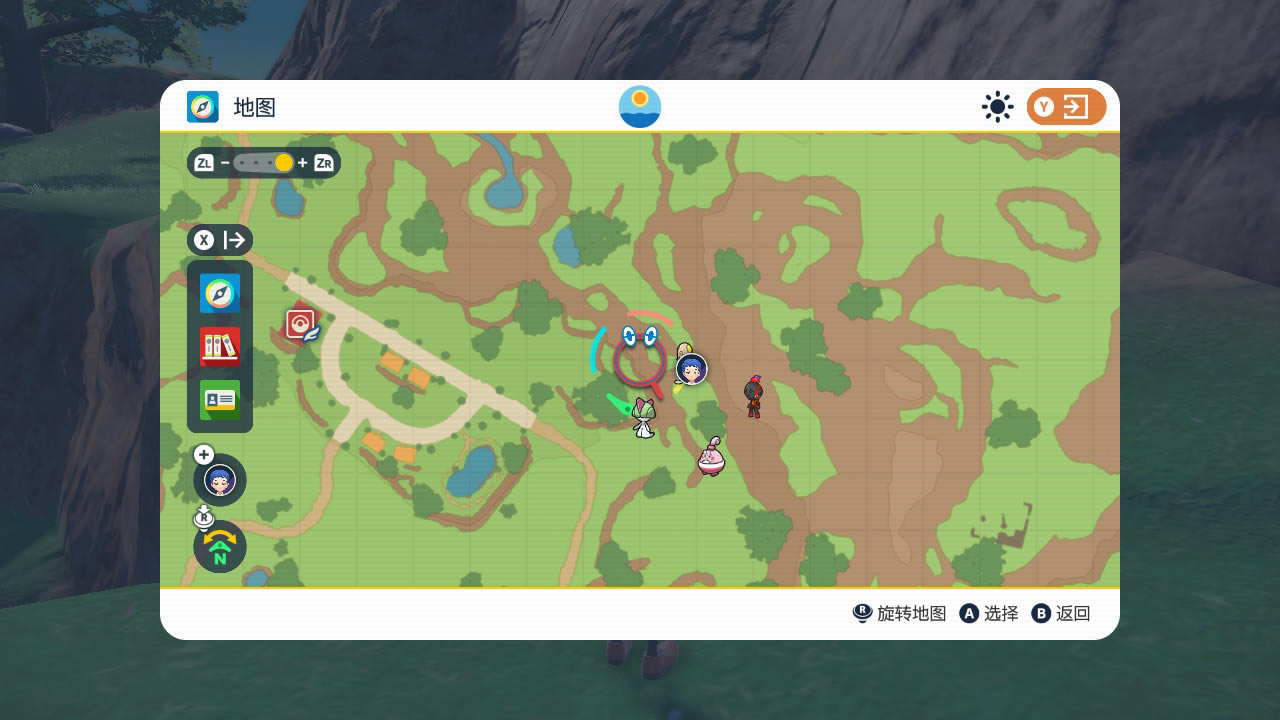The height and width of the screenshot is (720, 1280).
Task: Select the Pokémon Center fly marker
Action: click(302, 325)
